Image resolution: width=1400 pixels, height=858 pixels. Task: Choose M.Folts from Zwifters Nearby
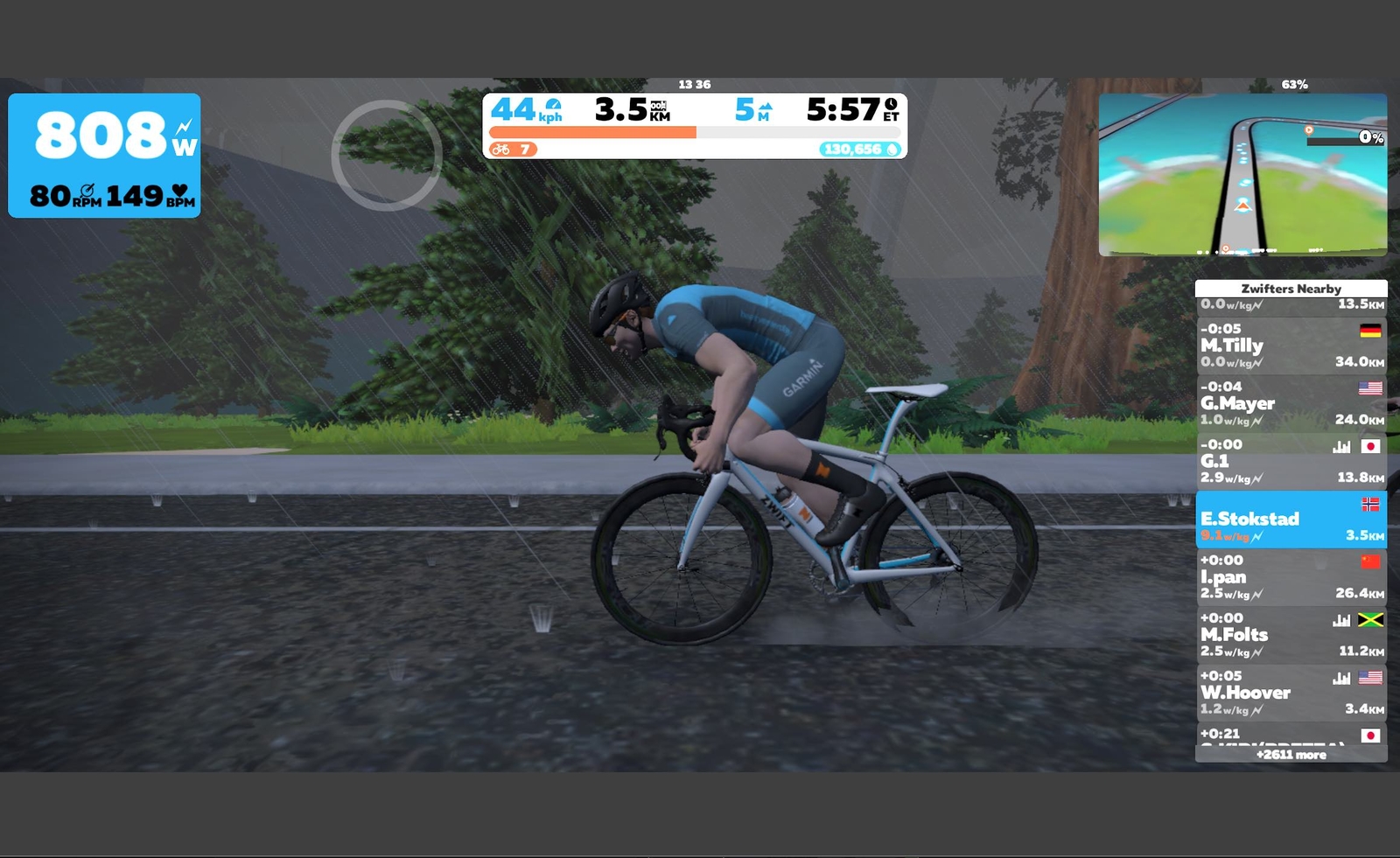pos(1291,635)
